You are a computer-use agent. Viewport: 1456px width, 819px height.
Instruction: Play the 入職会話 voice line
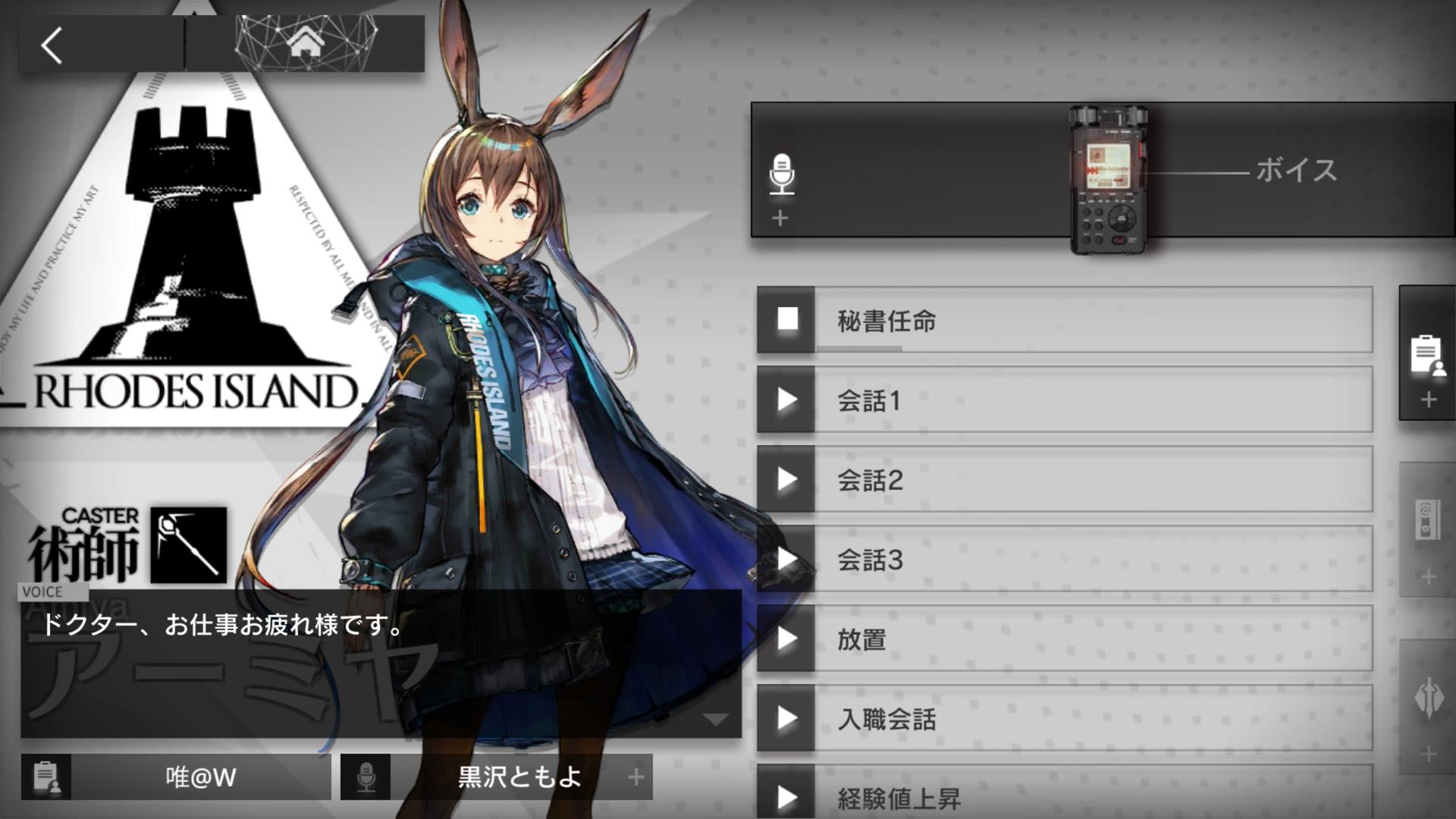pyautogui.click(x=786, y=718)
